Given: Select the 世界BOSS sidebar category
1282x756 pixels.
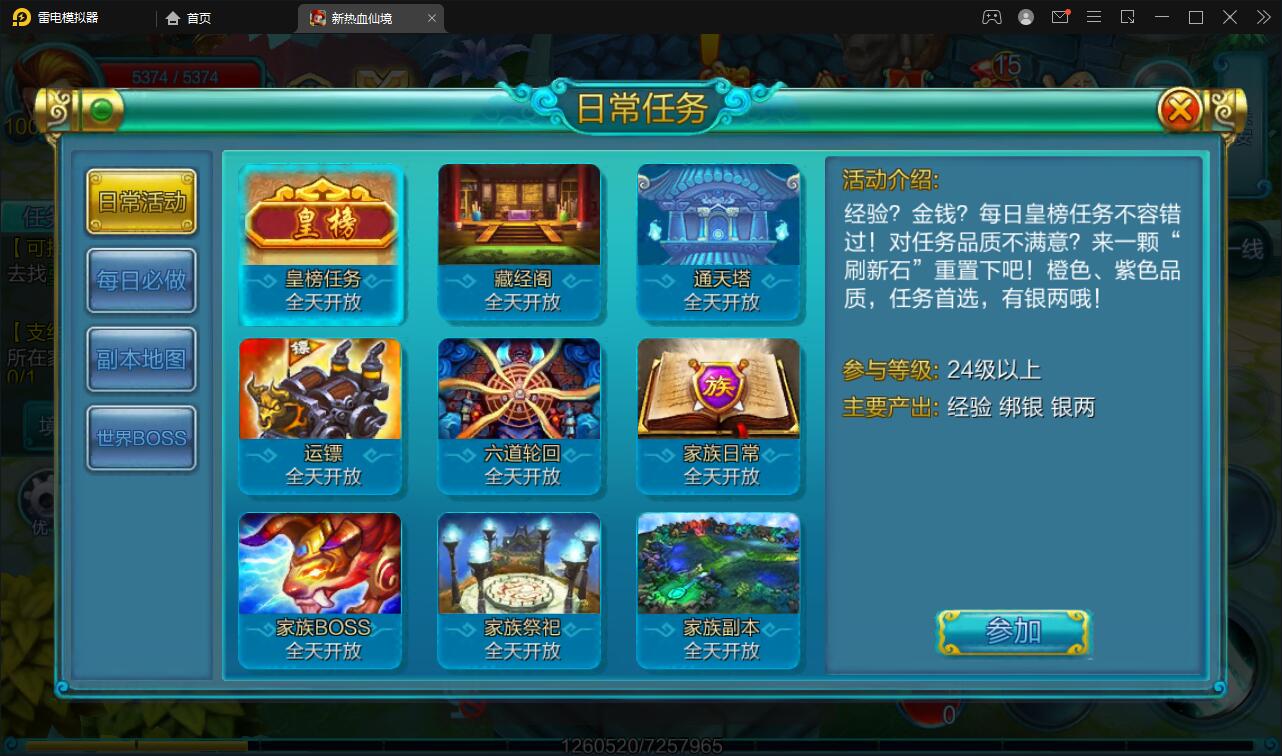Looking at the screenshot, I should pyautogui.click(x=140, y=437).
